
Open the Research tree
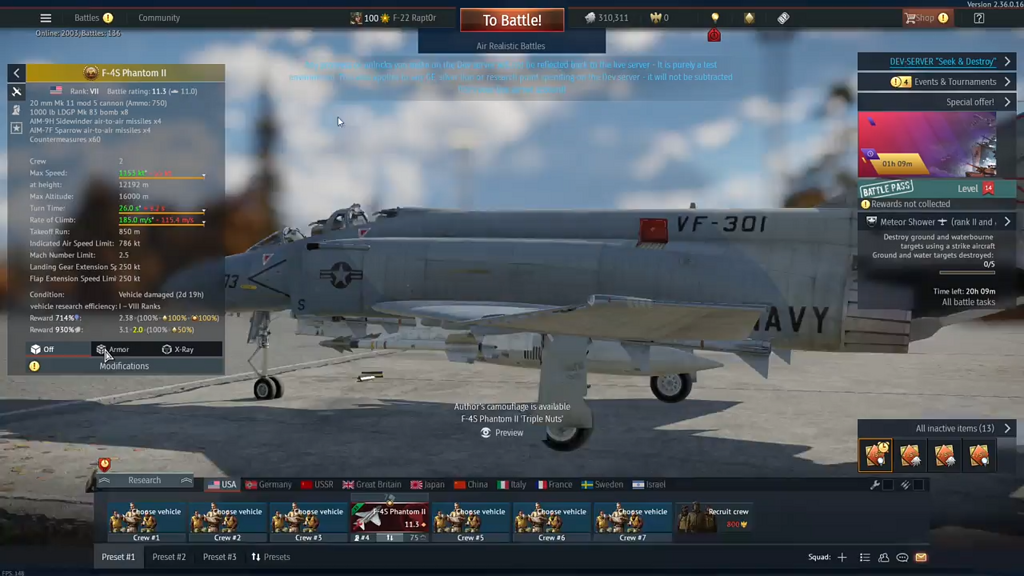[144, 480]
